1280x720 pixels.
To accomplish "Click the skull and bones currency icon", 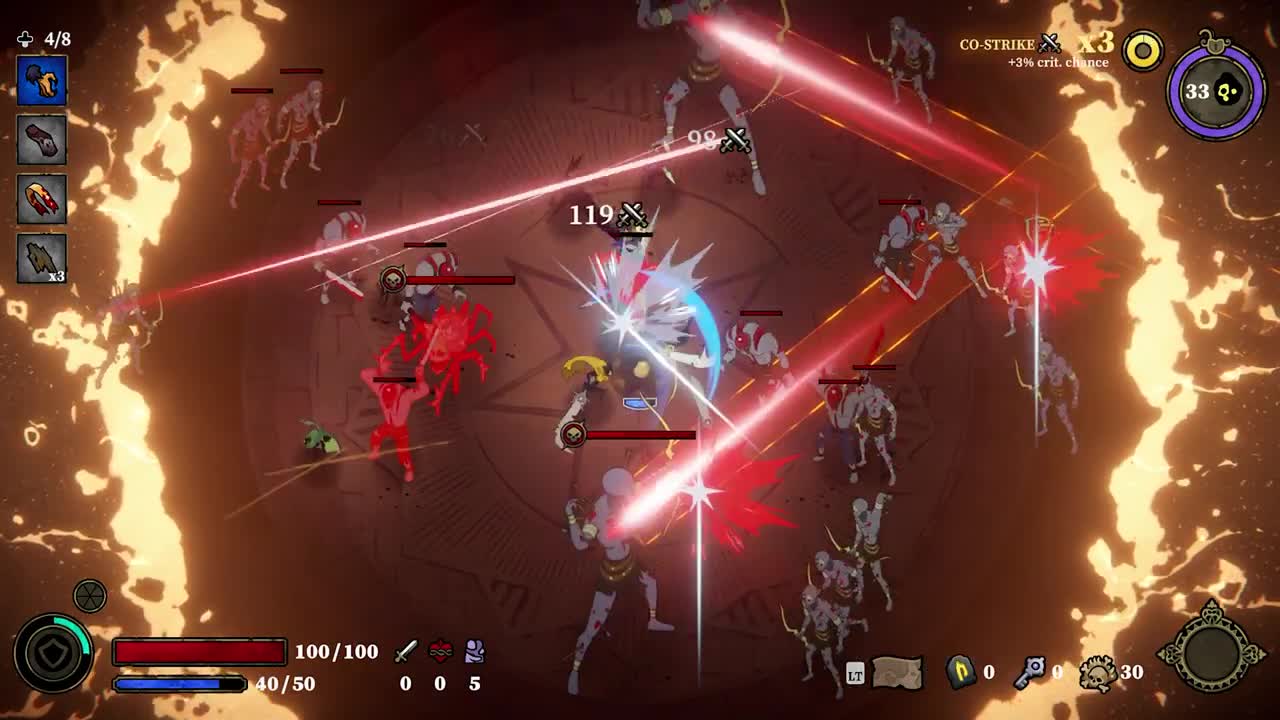I will pos(1098,674).
